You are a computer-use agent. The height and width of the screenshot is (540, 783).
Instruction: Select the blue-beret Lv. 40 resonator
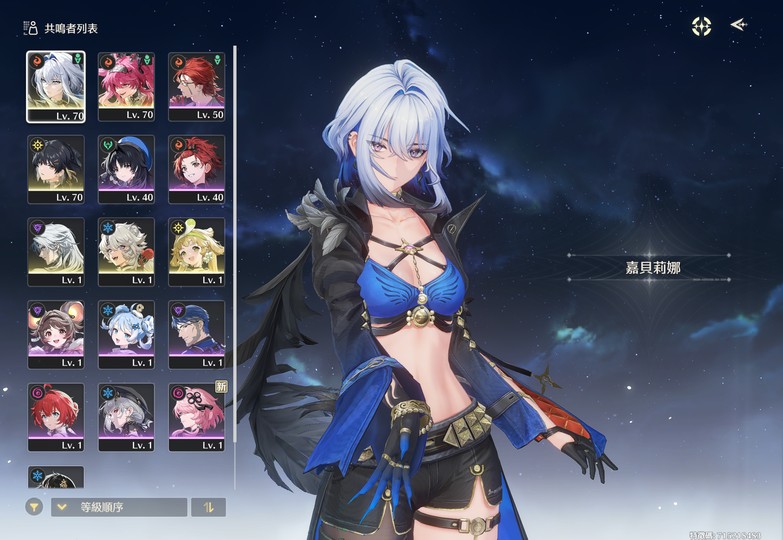126,169
